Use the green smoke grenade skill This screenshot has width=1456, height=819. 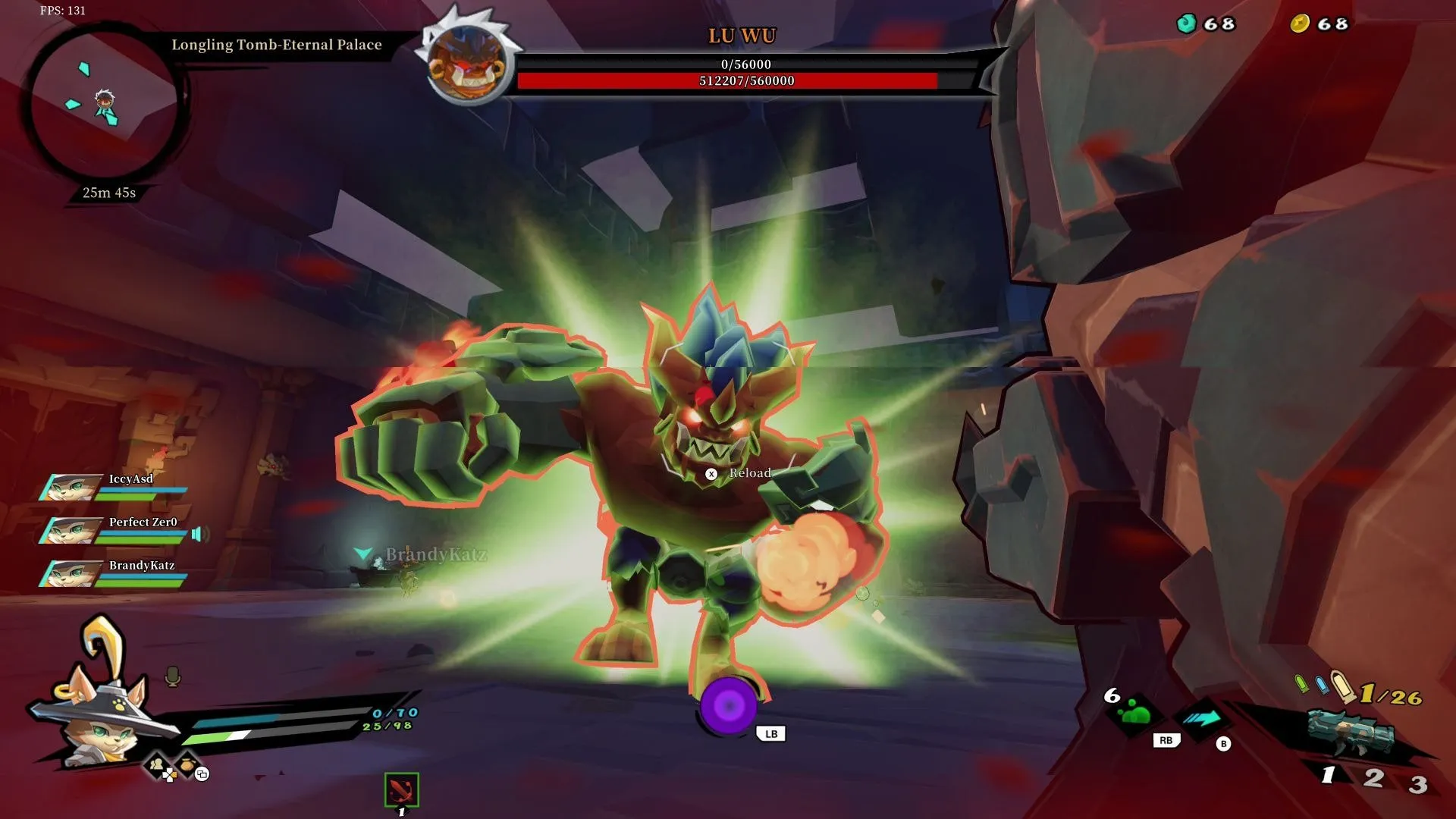1134,713
